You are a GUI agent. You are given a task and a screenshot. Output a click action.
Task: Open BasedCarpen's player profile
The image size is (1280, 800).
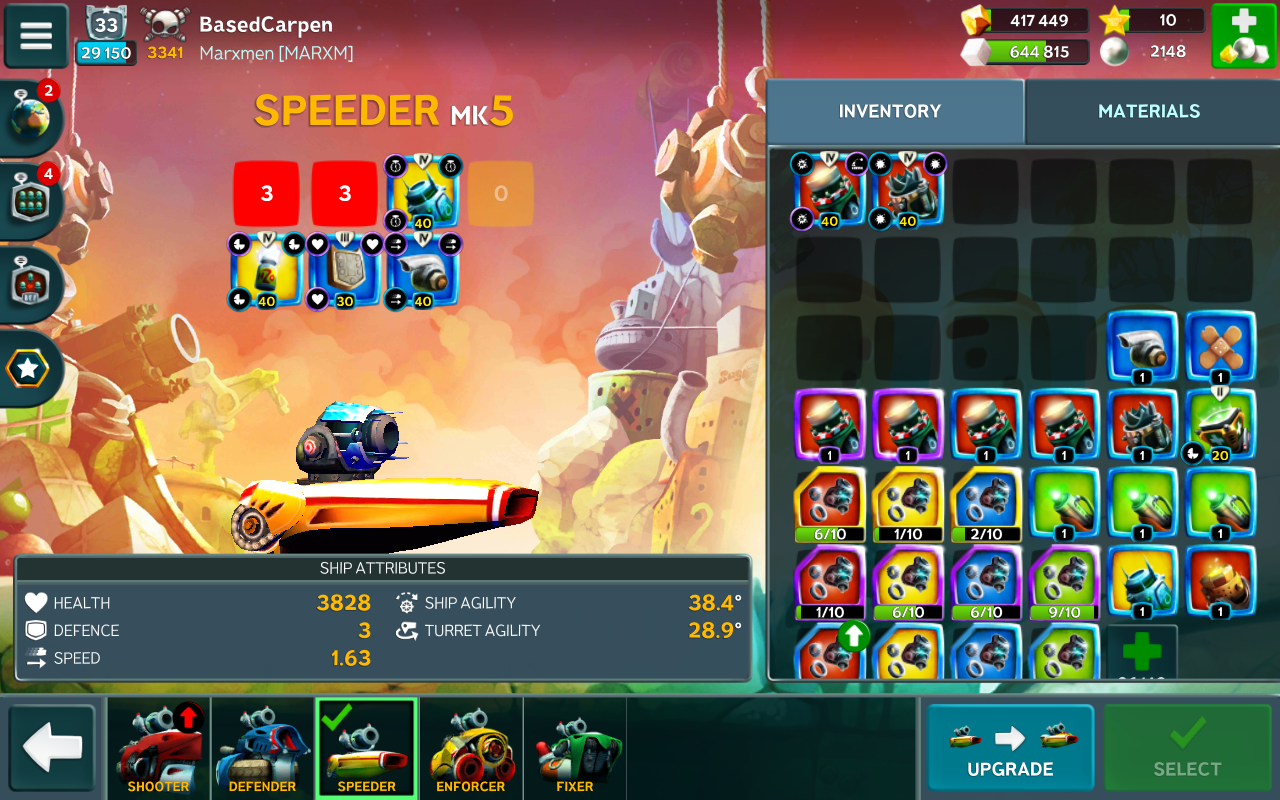point(265,25)
